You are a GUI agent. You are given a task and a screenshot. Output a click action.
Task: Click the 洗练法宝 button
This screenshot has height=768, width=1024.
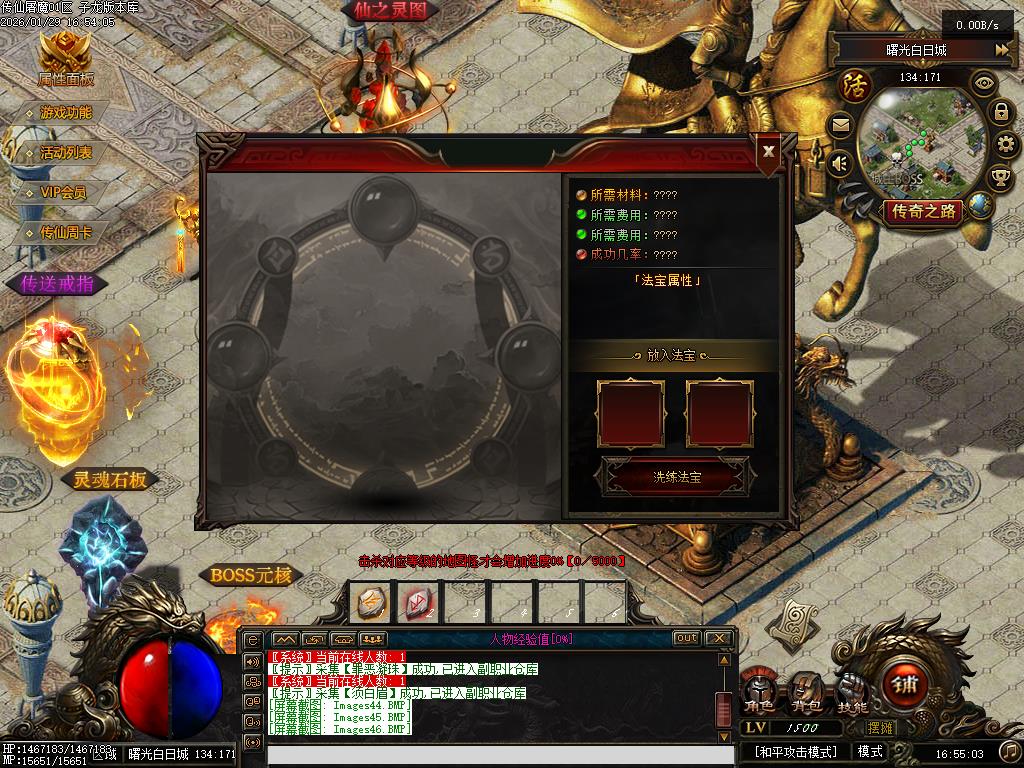coord(676,477)
